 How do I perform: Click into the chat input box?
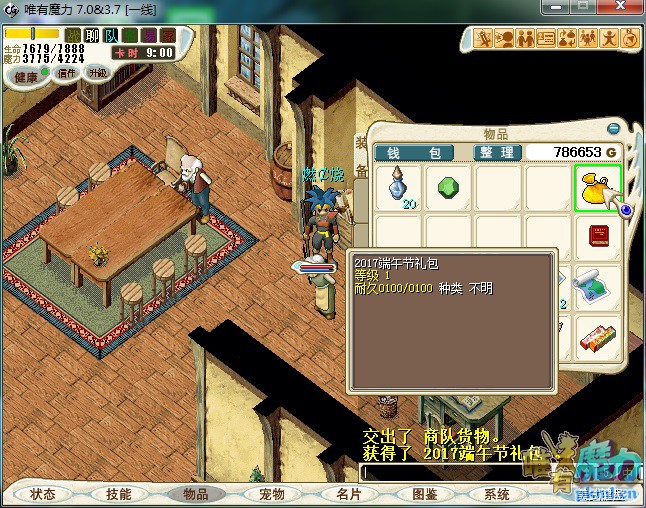pos(440,473)
